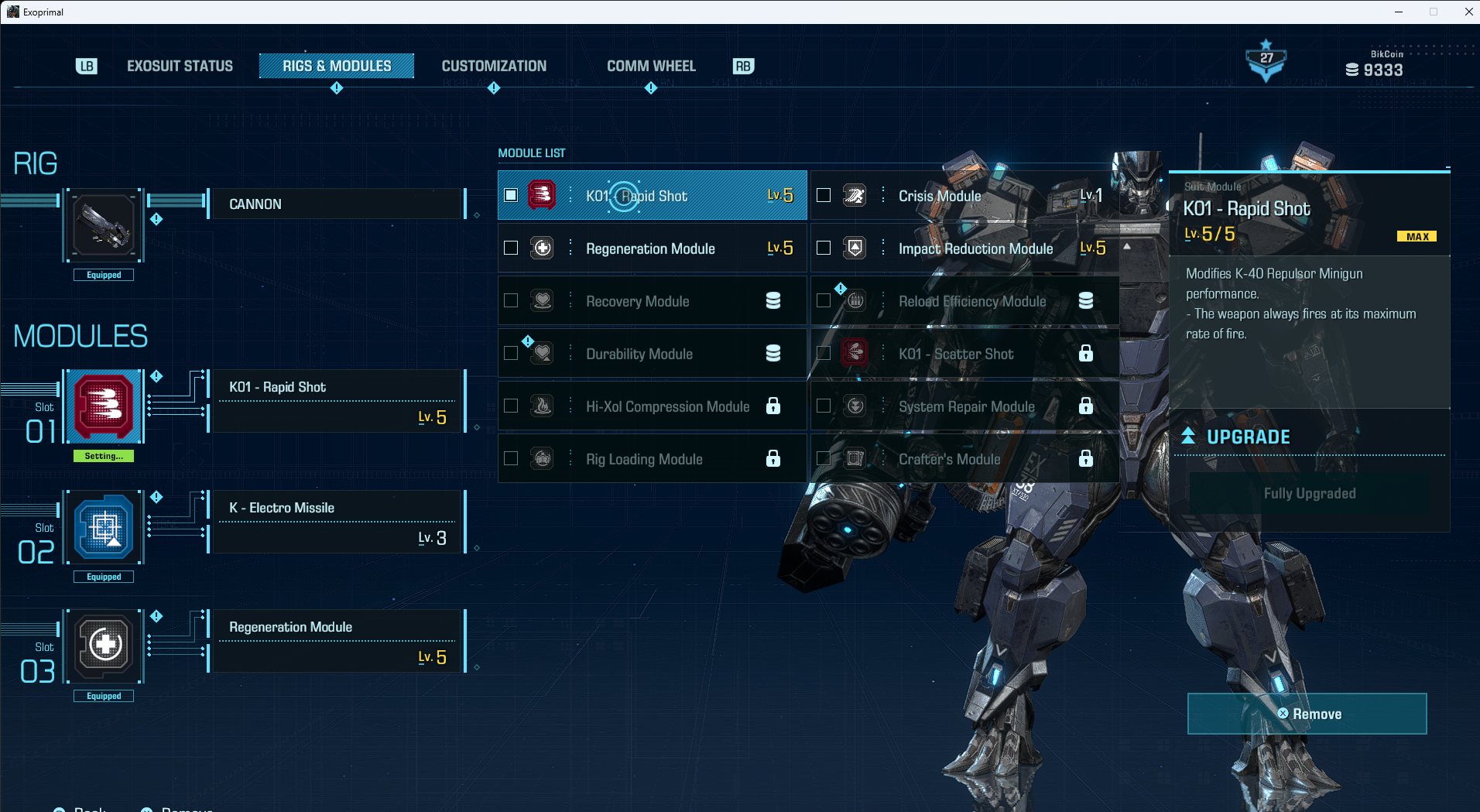This screenshot has height=812, width=1480.
Task: Tick the Recovery Module checkbox
Action: click(511, 300)
